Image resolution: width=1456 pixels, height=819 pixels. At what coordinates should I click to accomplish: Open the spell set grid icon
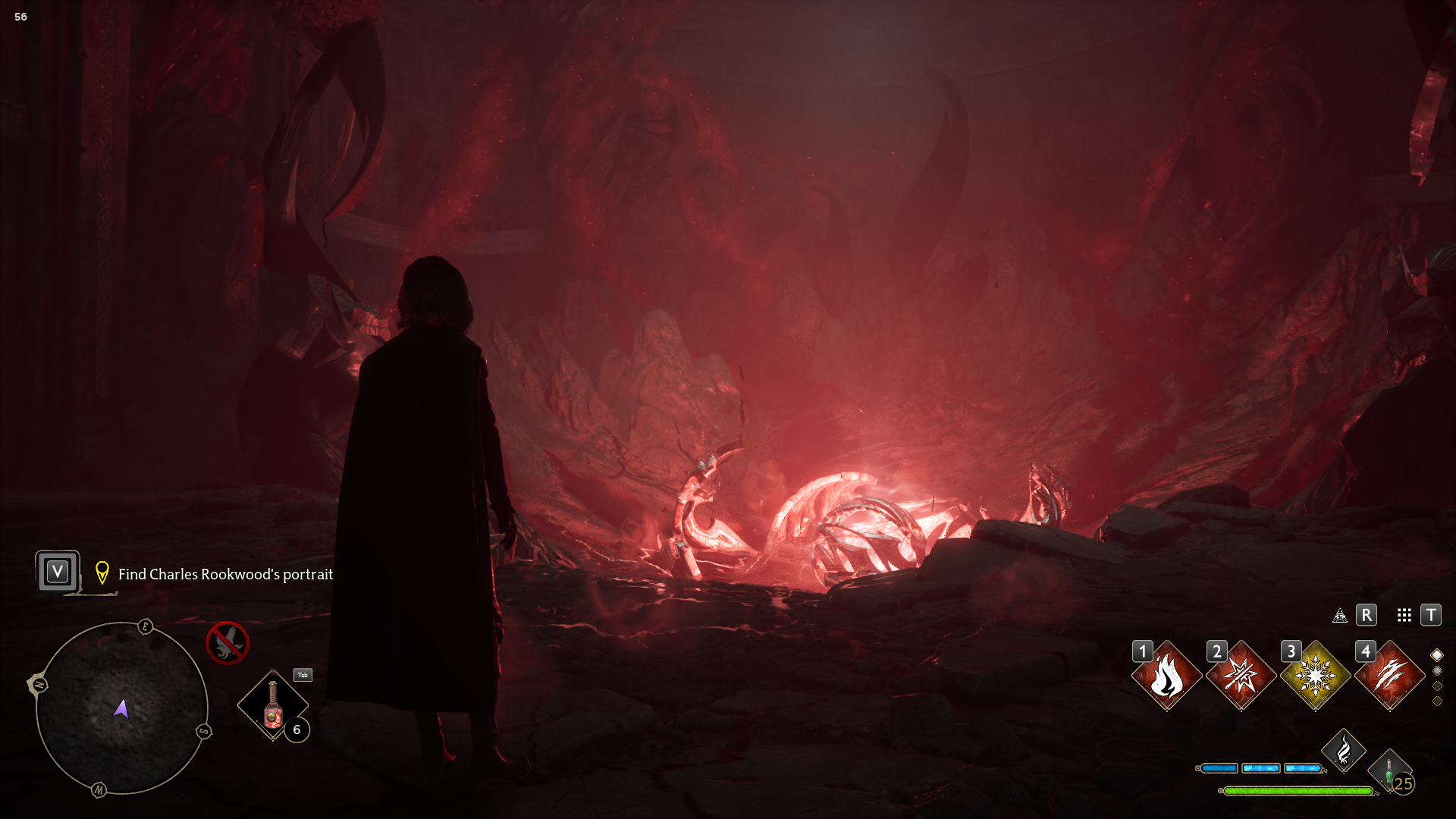click(1404, 615)
